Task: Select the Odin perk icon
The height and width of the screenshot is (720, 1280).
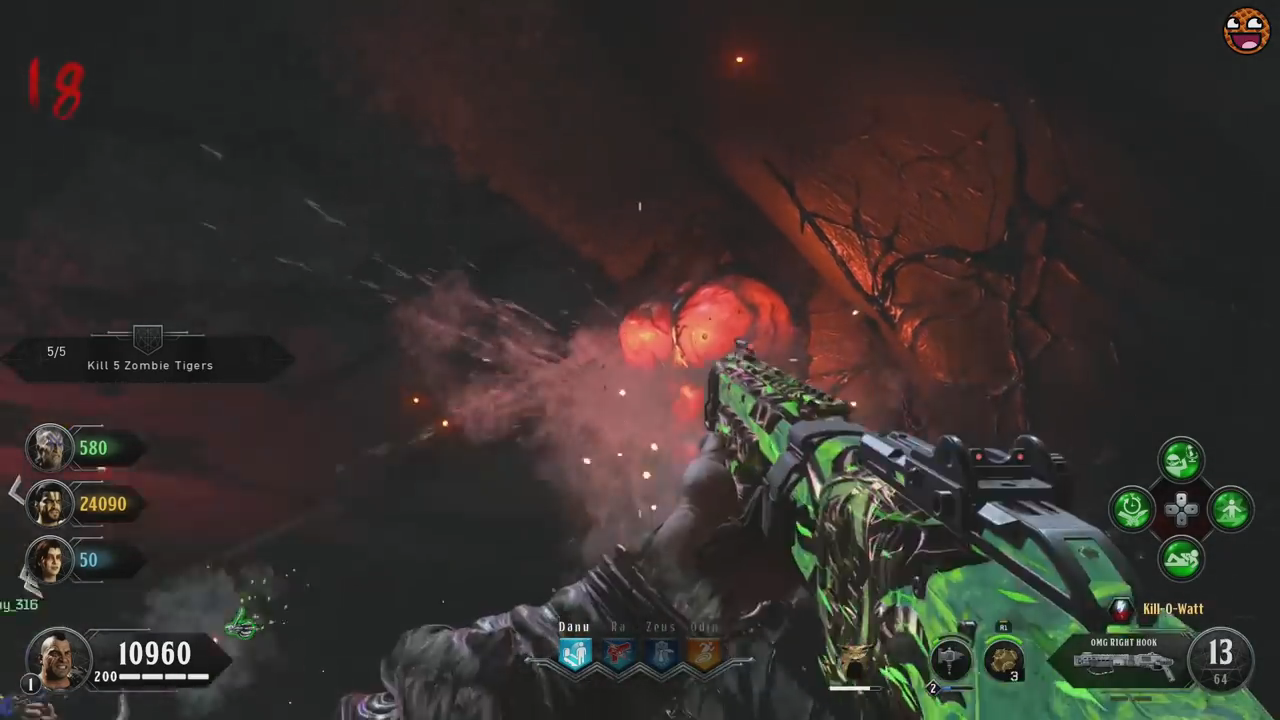Action: [705, 654]
